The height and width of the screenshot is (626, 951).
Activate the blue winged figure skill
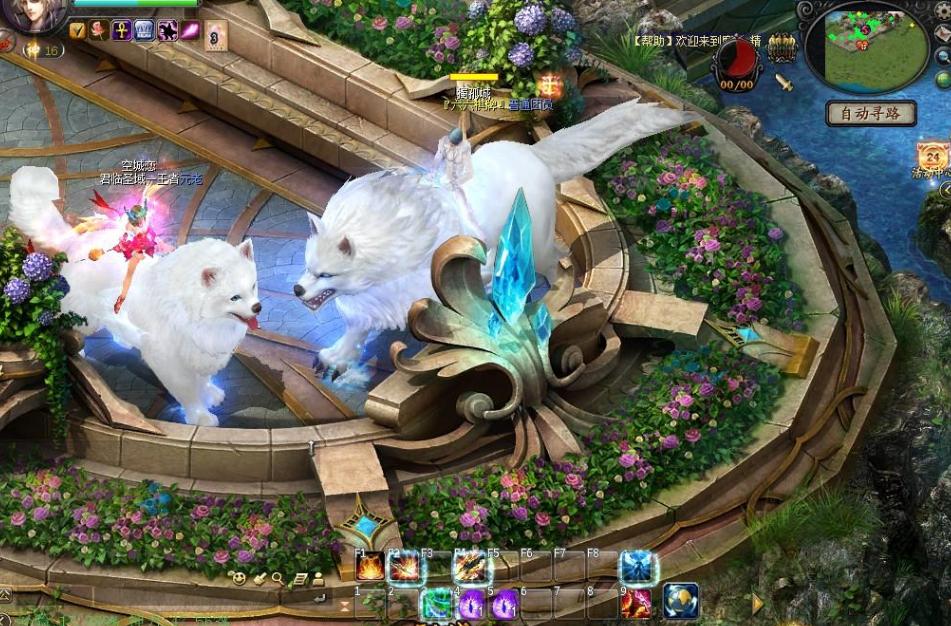pos(637,567)
